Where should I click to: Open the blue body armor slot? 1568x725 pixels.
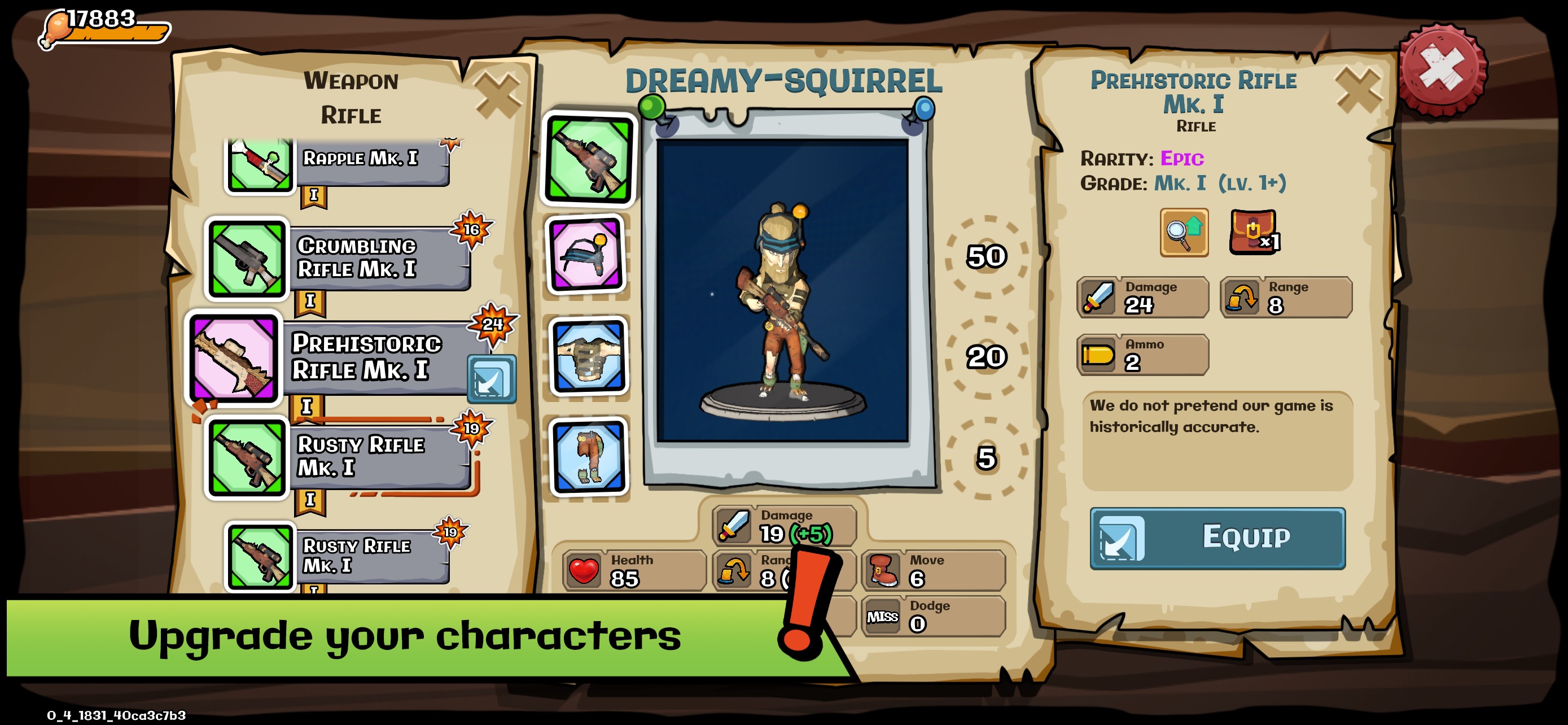pyautogui.click(x=589, y=356)
